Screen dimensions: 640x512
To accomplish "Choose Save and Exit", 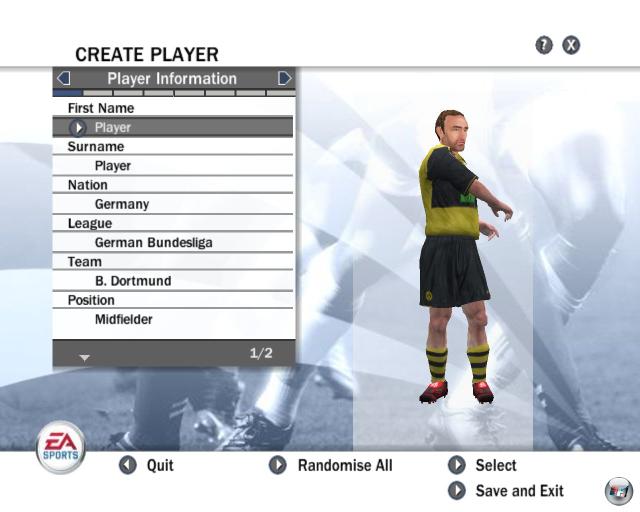I will (506, 491).
